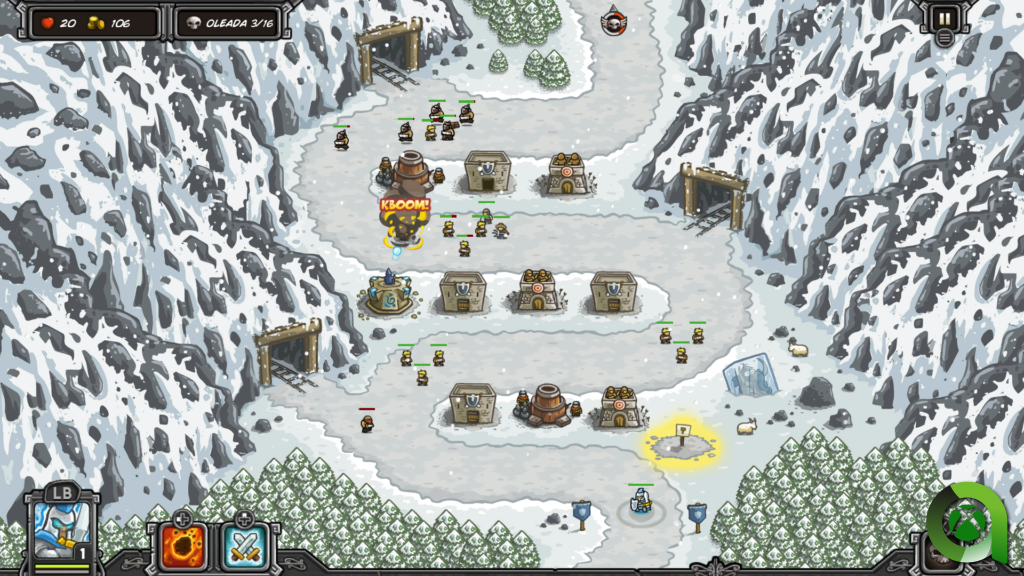Pause the game with the pause button
The image size is (1024, 576).
[x=943, y=17]
